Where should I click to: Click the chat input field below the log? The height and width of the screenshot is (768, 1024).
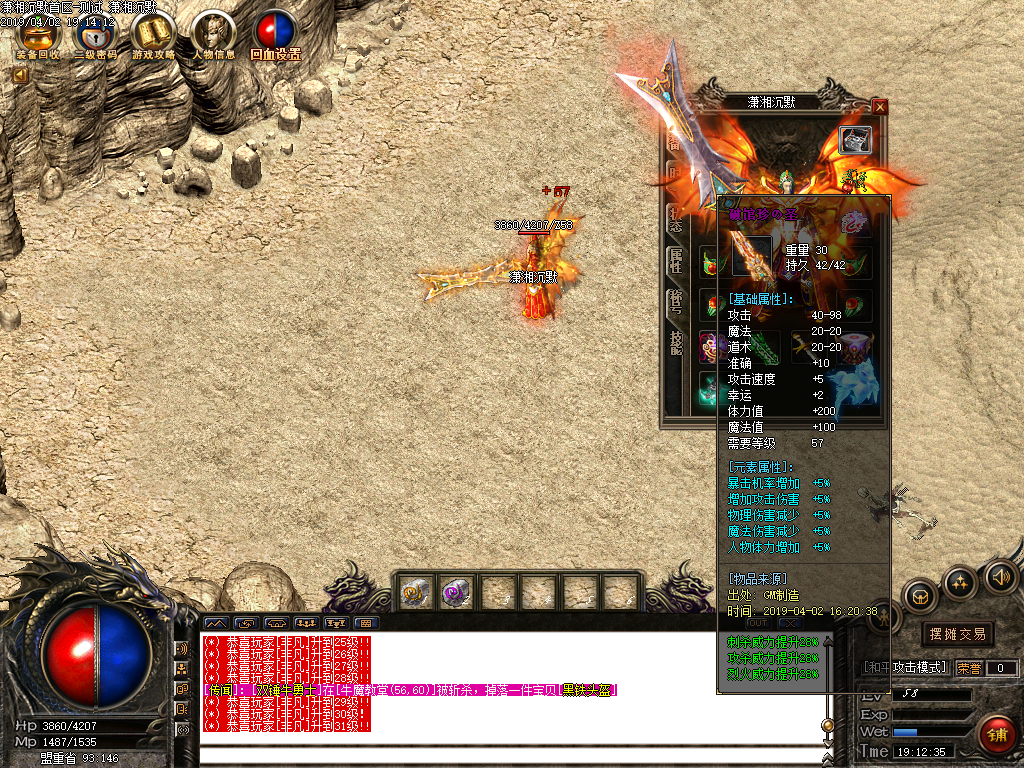(x=510, y=756)
